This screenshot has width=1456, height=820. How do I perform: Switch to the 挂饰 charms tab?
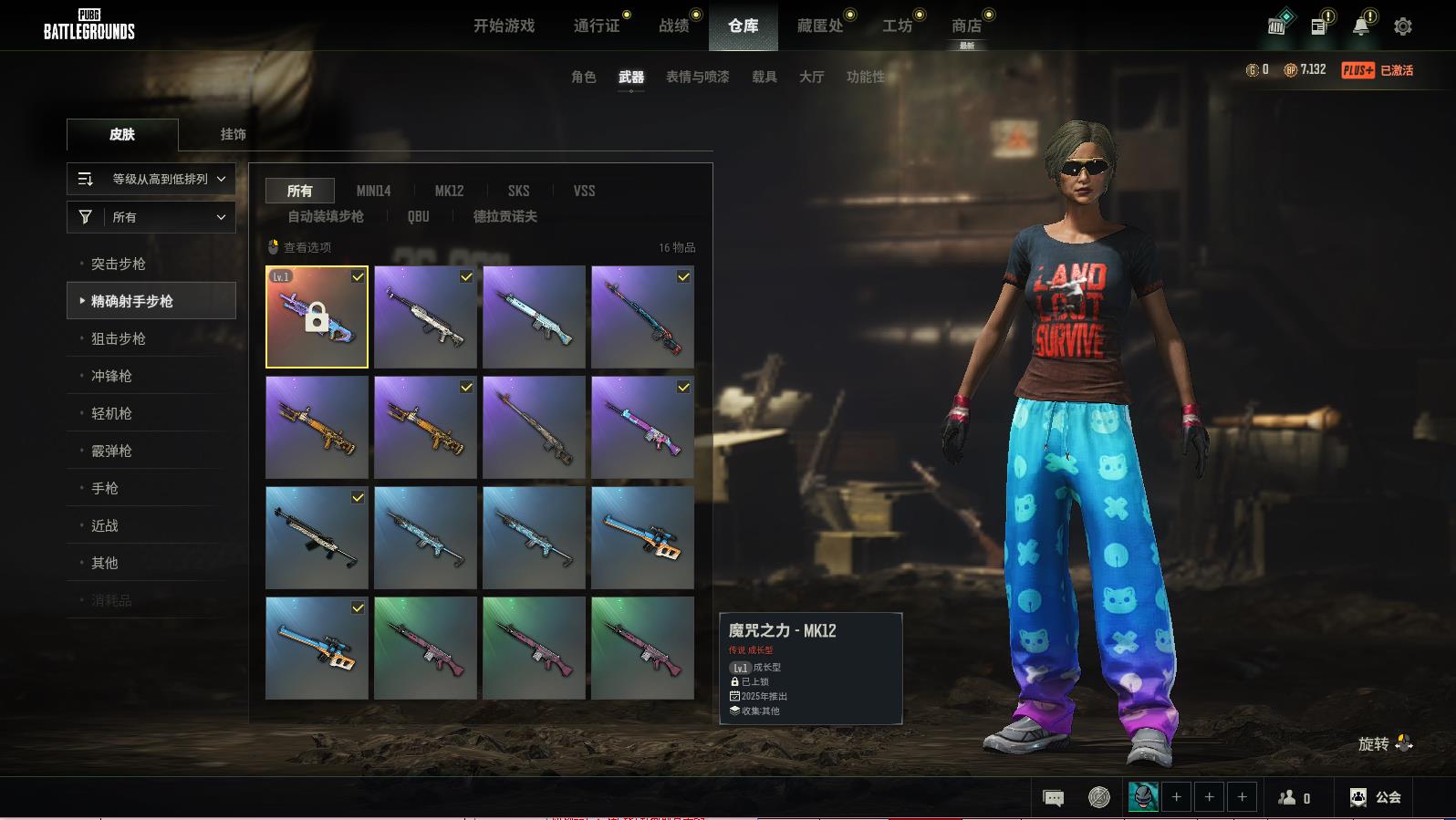(233, 134)
